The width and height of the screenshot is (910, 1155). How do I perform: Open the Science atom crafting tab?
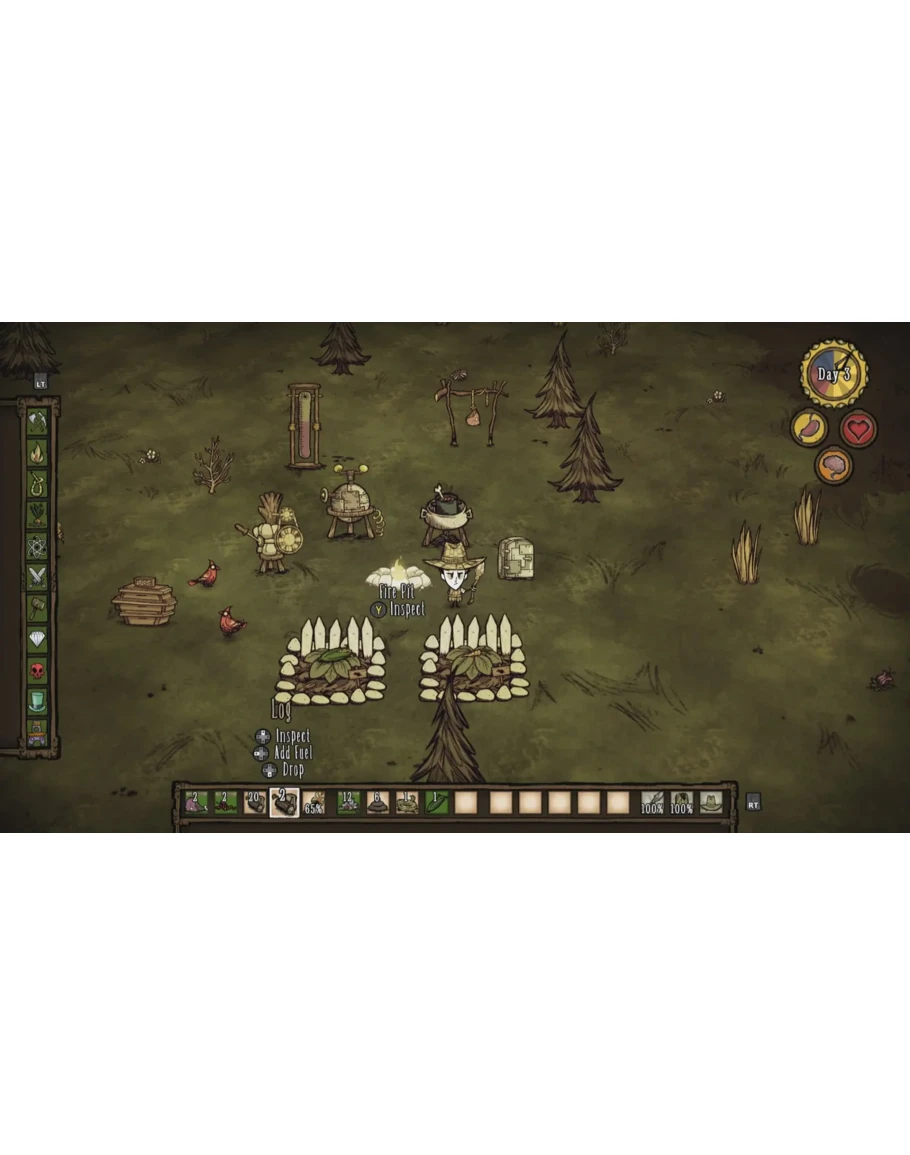coord(38,545)
